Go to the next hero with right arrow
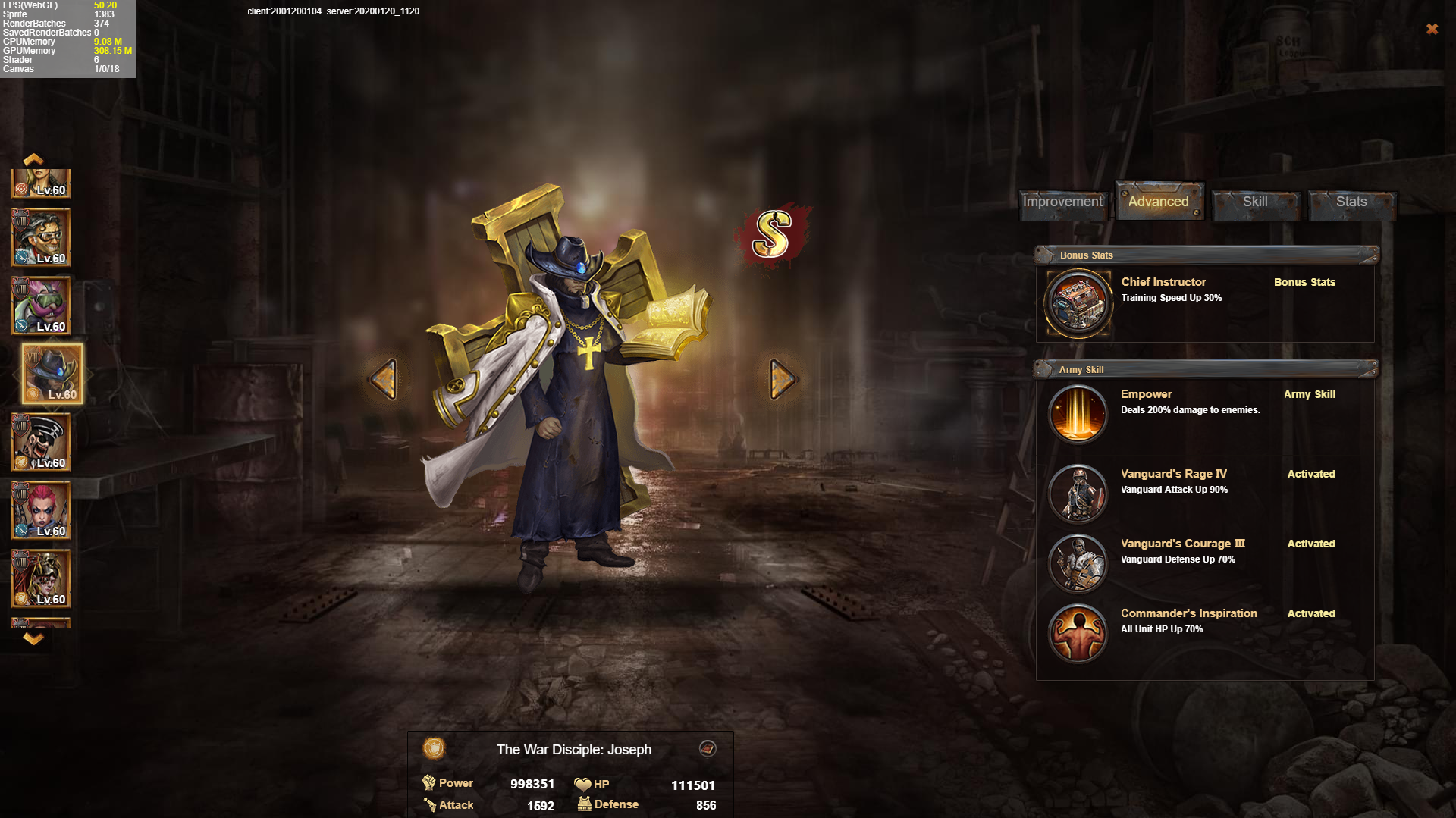 click(782, 378)
